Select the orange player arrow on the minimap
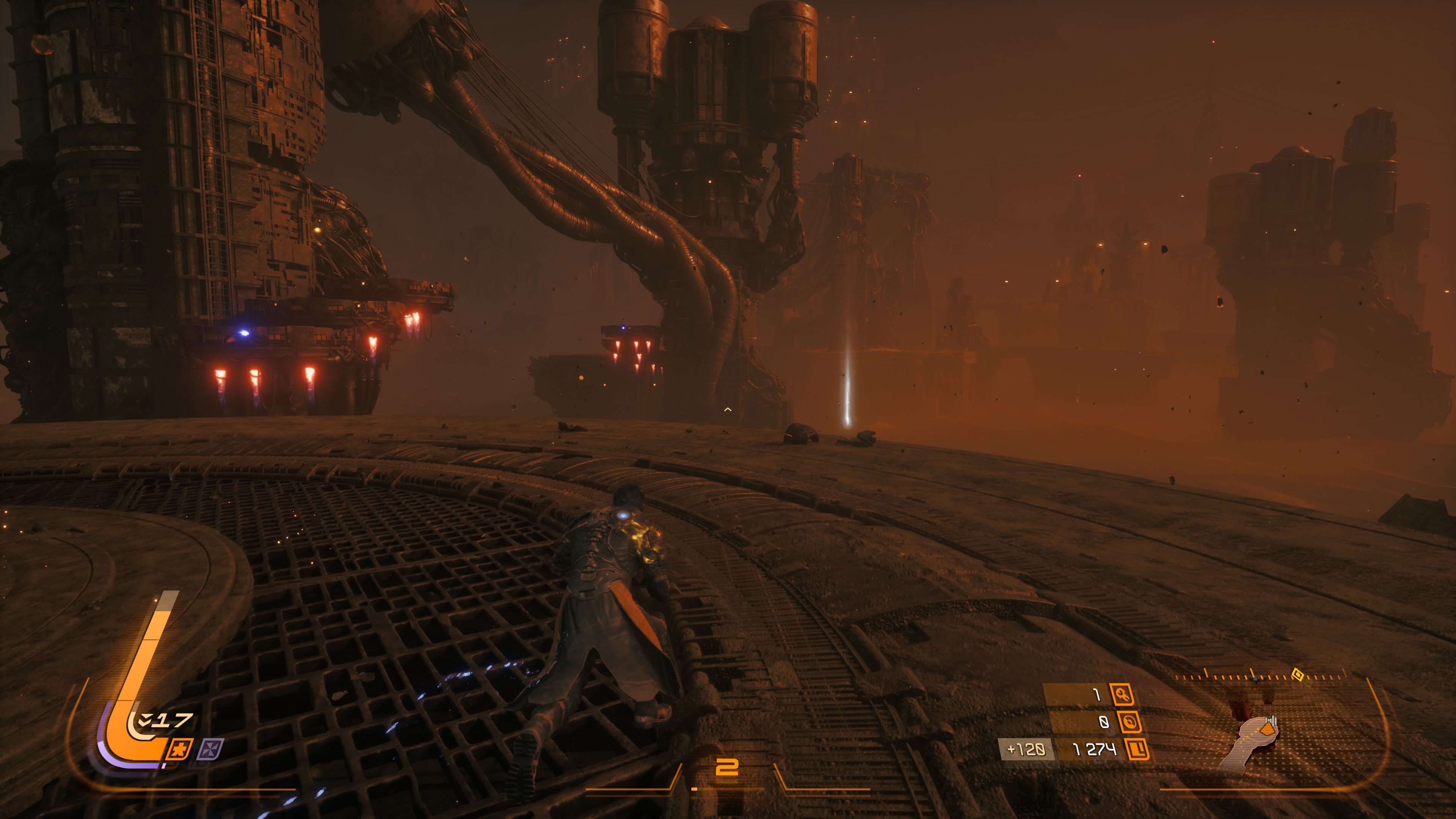 coord(1268,729)
